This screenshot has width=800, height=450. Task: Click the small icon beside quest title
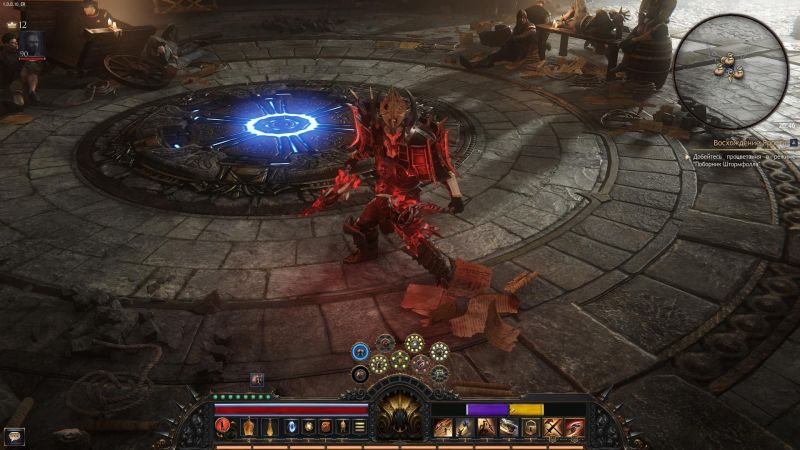(x=792, y=143)
